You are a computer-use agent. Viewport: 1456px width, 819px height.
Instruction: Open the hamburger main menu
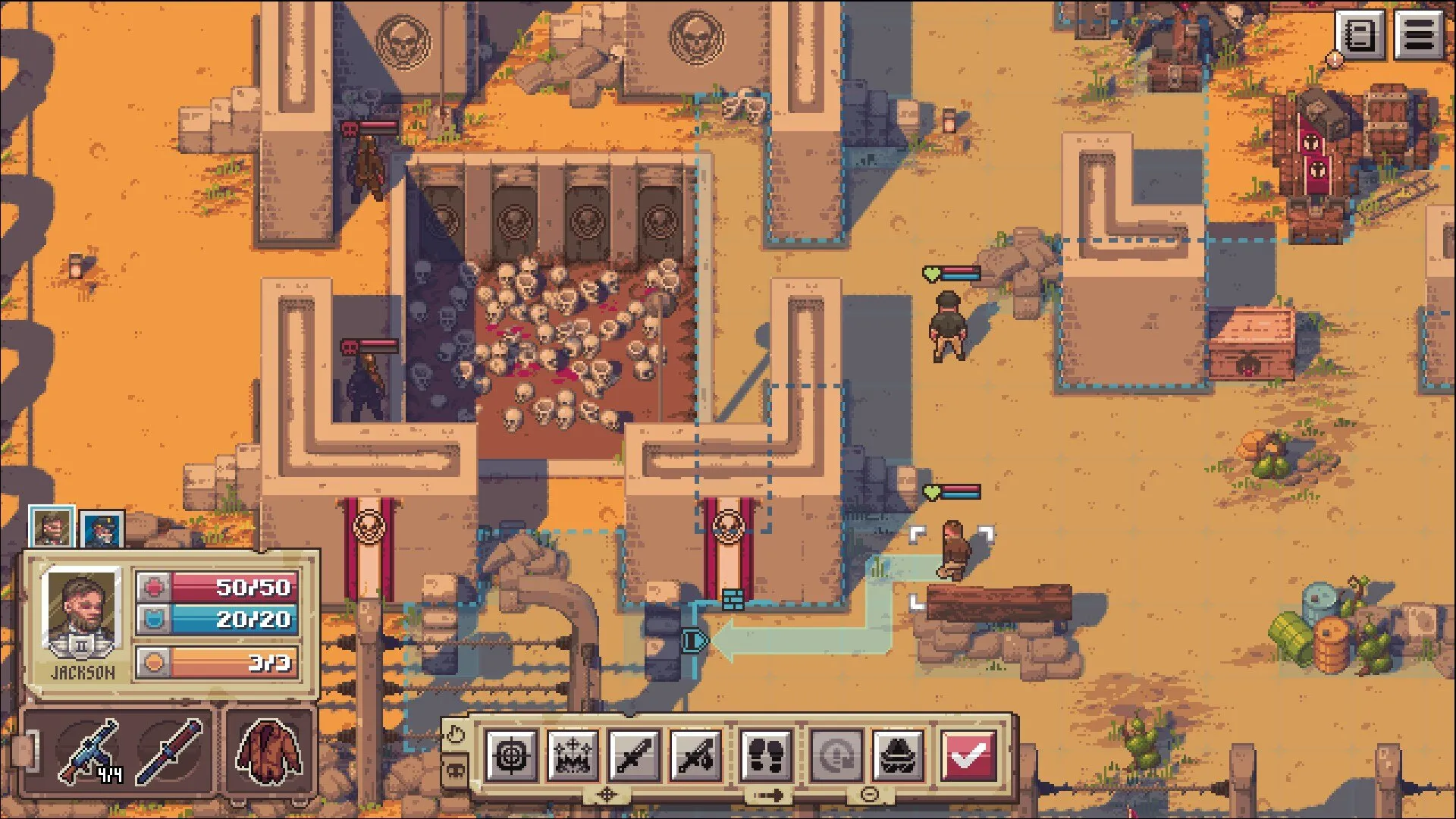pos(1419,35)
